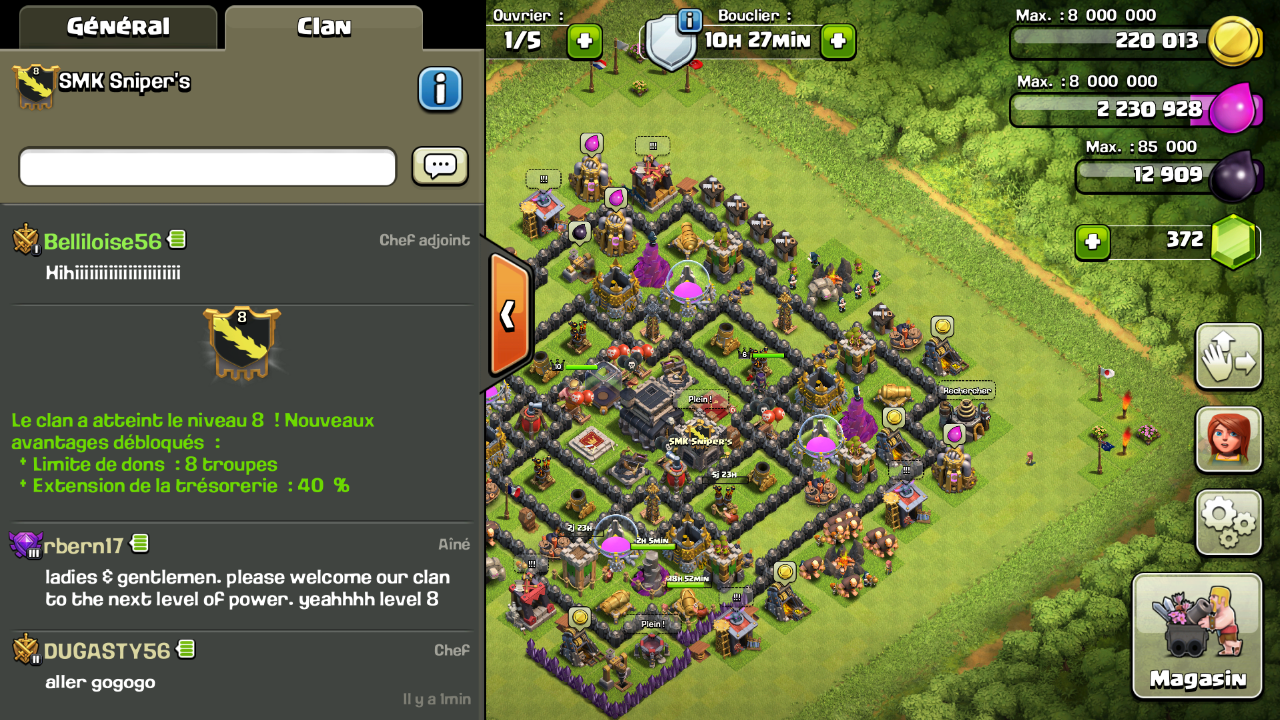Viewport: 1280px width, 720px height.
Task: Click the chat message input field
Action: click(208, 167)
